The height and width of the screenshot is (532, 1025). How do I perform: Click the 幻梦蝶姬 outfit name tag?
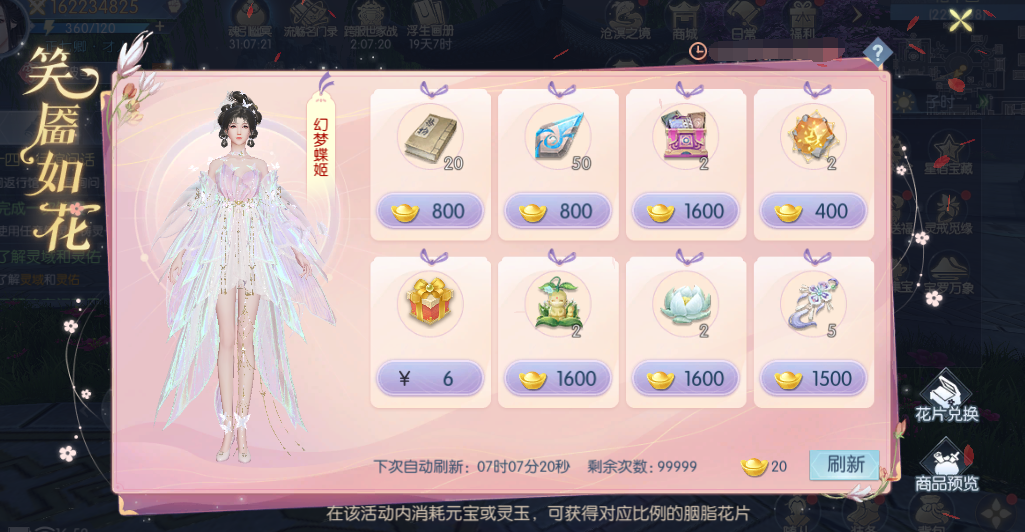pos(320,142)
